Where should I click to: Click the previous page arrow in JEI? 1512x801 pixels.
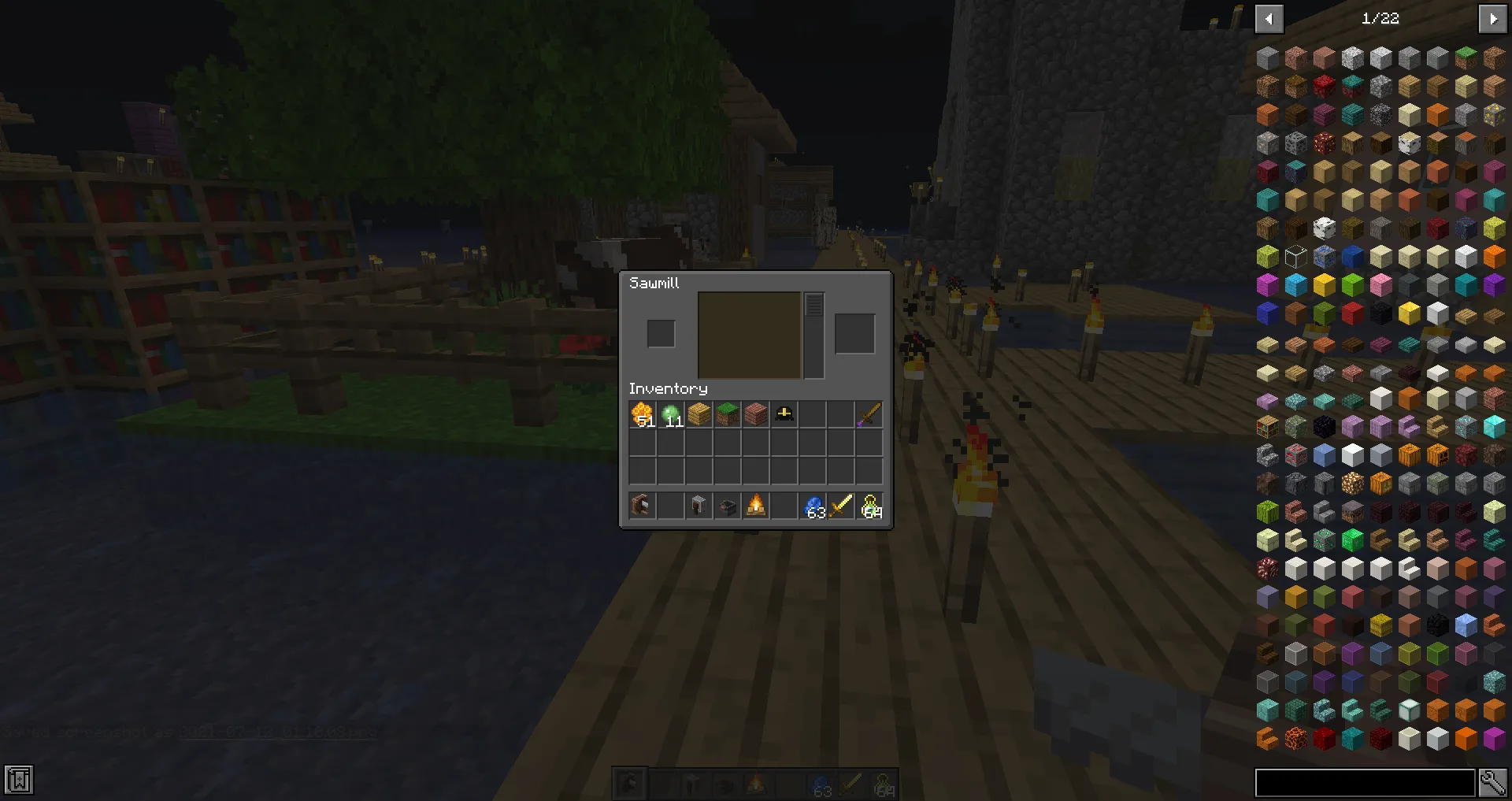(1269, 18)
